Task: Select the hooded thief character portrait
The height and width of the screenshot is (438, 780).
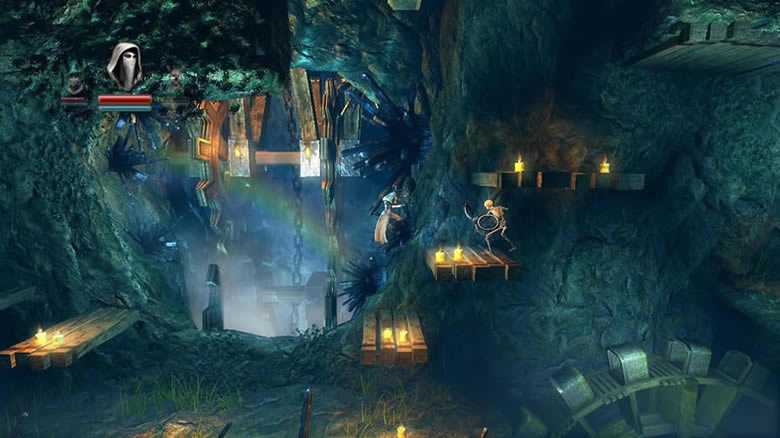Action: [124, 66]
